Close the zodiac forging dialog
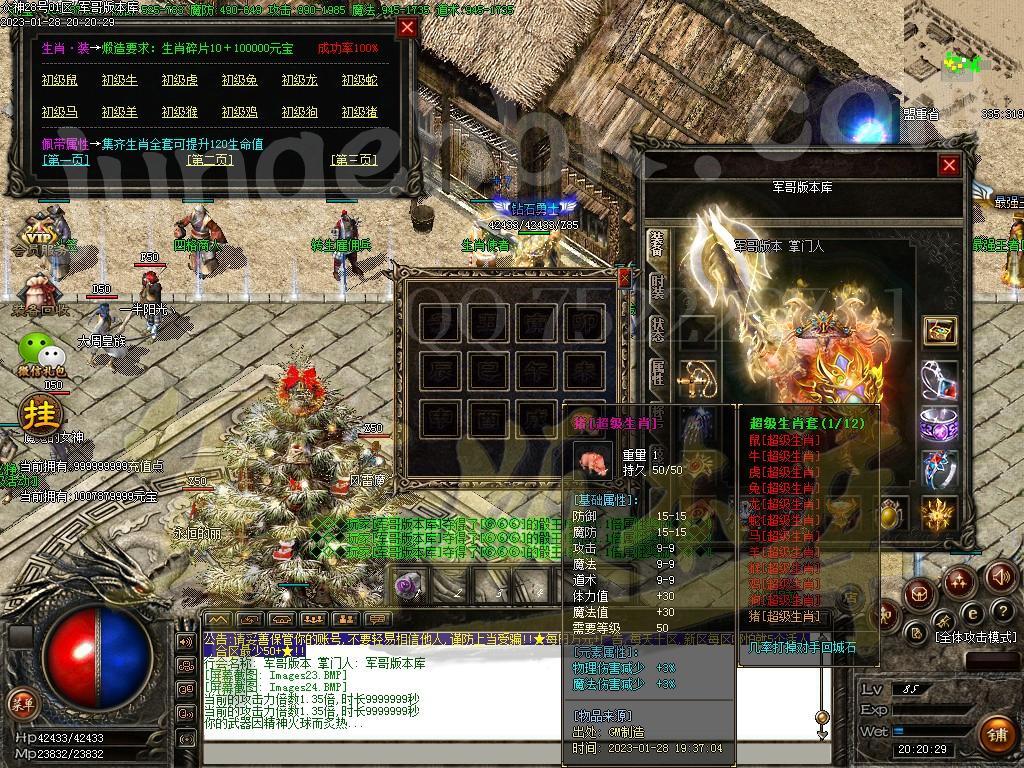The image size is (1024, 768). pos(407,28)
